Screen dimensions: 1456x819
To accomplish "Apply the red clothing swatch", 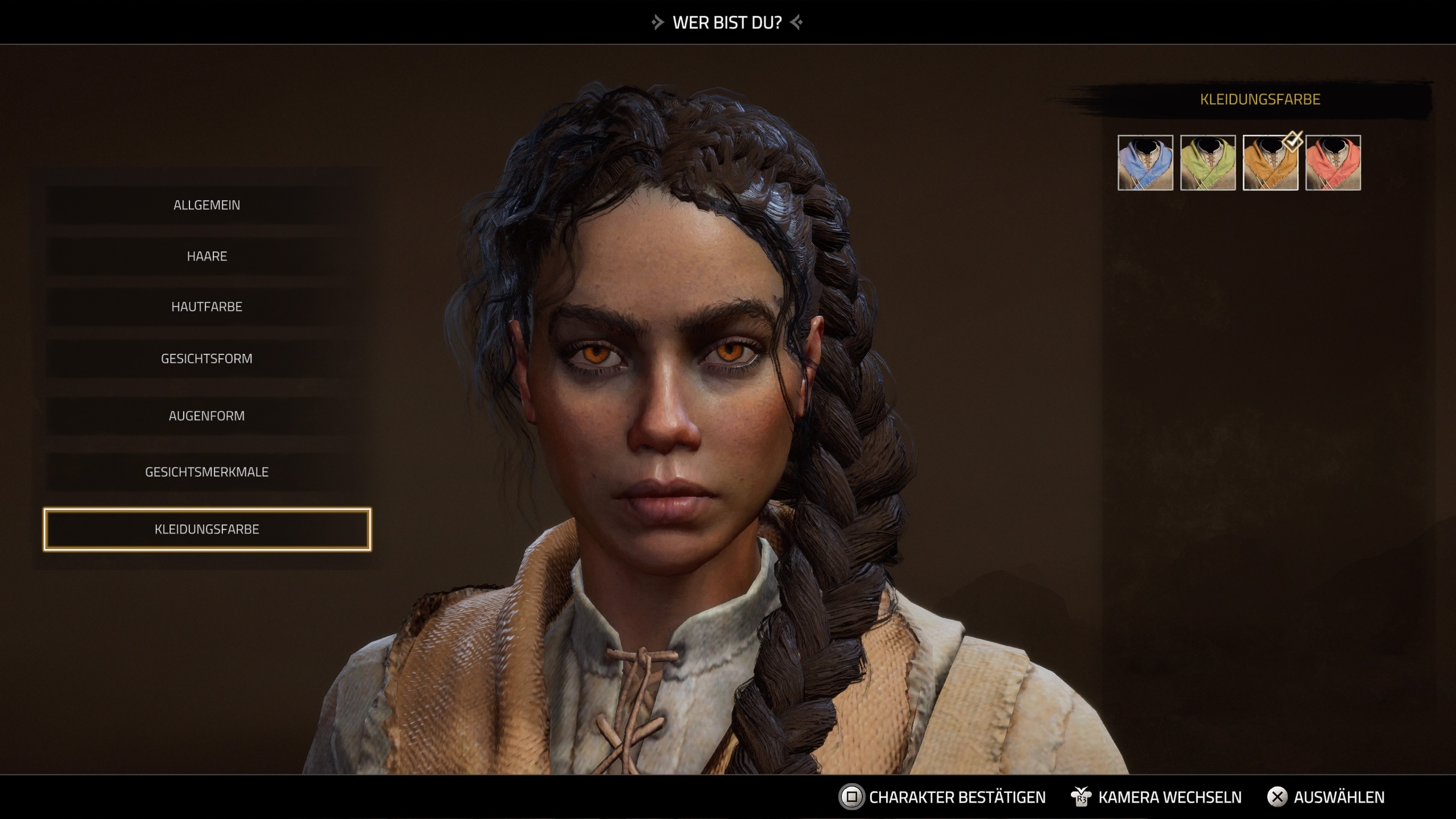I will [x=1333, y=163].
